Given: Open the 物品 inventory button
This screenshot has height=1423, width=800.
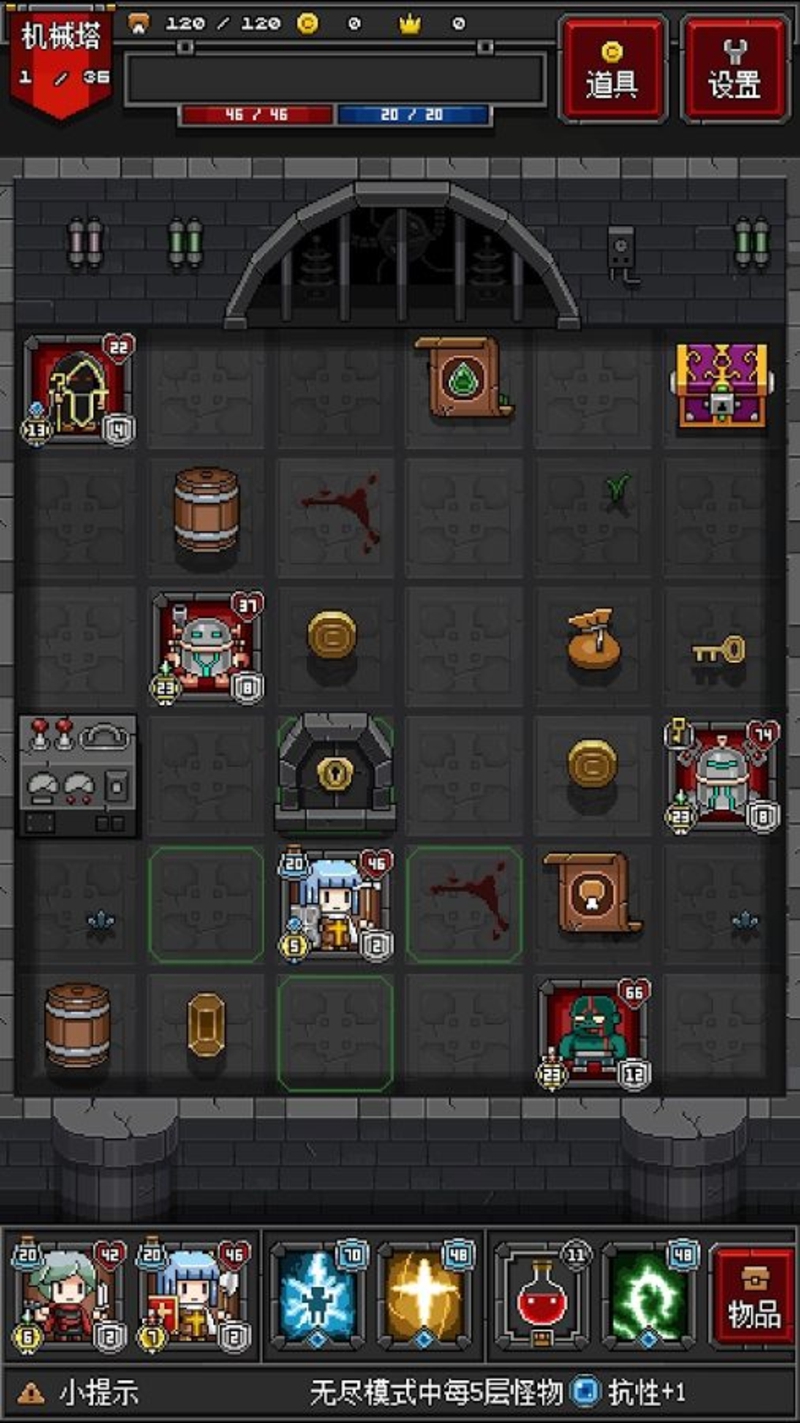Looking at the screenshot, I should click(754, 1297).
